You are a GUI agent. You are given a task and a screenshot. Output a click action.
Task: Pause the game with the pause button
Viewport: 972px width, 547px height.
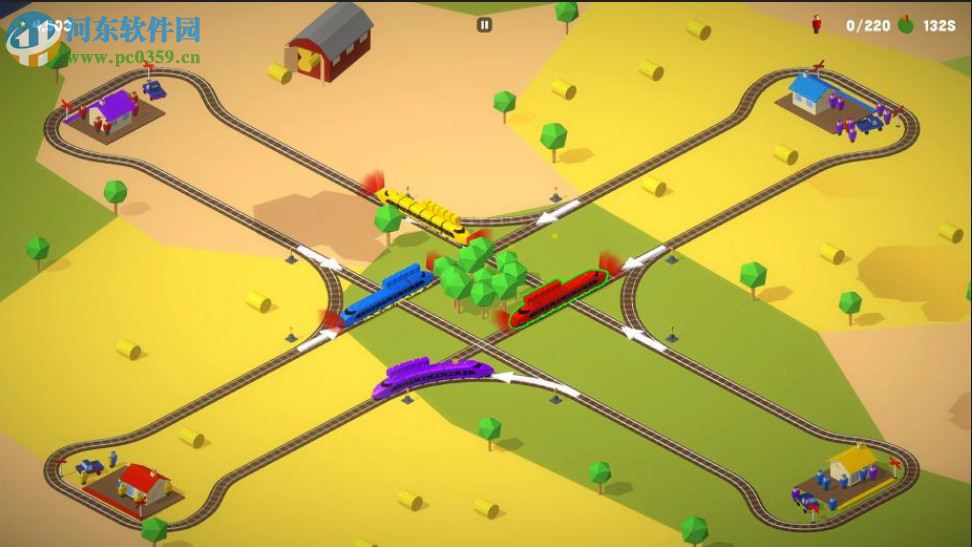coord(484,25)
